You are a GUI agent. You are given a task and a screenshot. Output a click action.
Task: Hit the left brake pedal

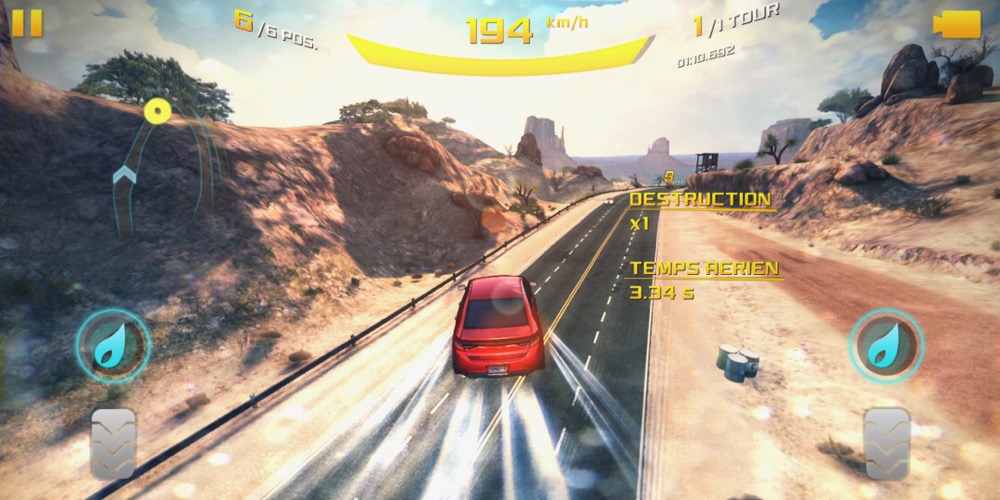(114, 442)
